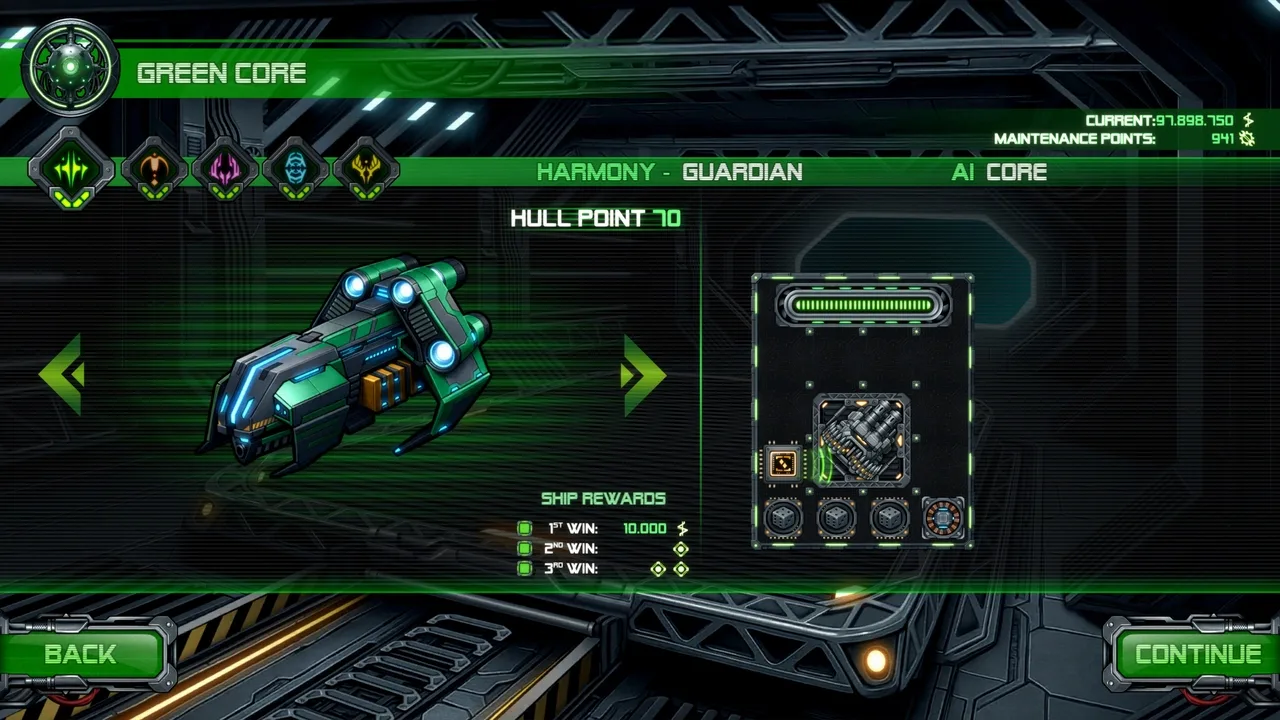Go back with the BACK button

pyautogui.click(x=82, y=655)
